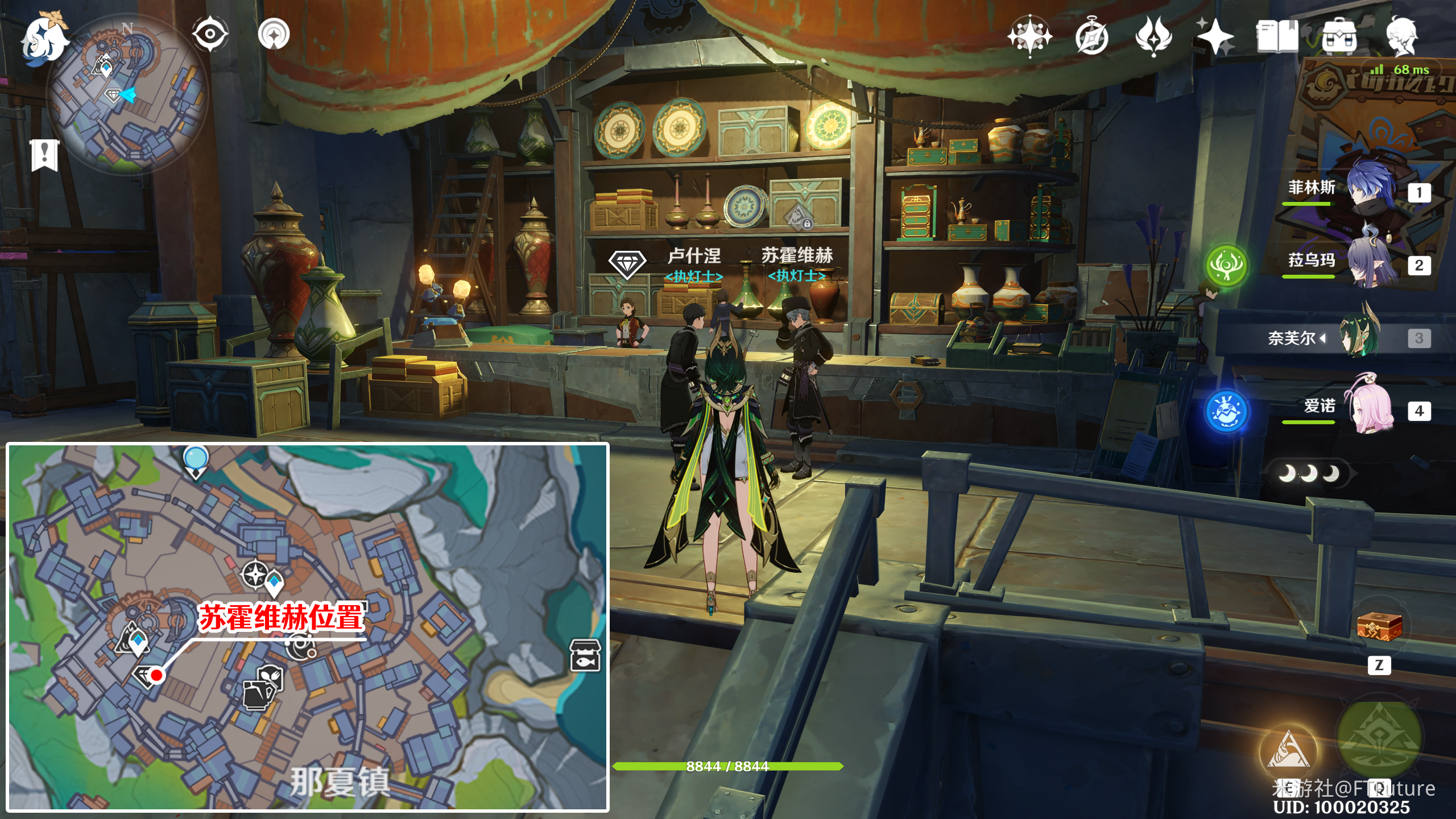Trigger 菈乌玛's green burst icon
Viewport: 1456px width, 819px height.
click(x=1226, y=265)
